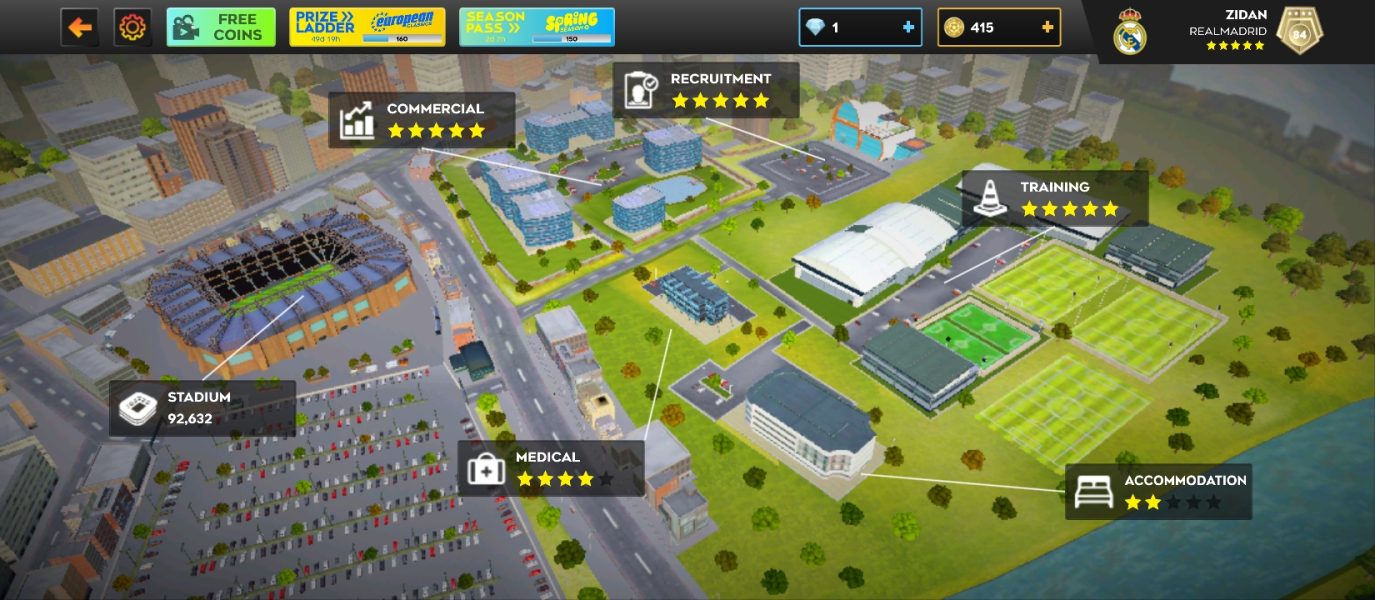Tap the gold 84 team rating badge
This screenshot has width=1375, height=600.
(x=1299, y=32)
